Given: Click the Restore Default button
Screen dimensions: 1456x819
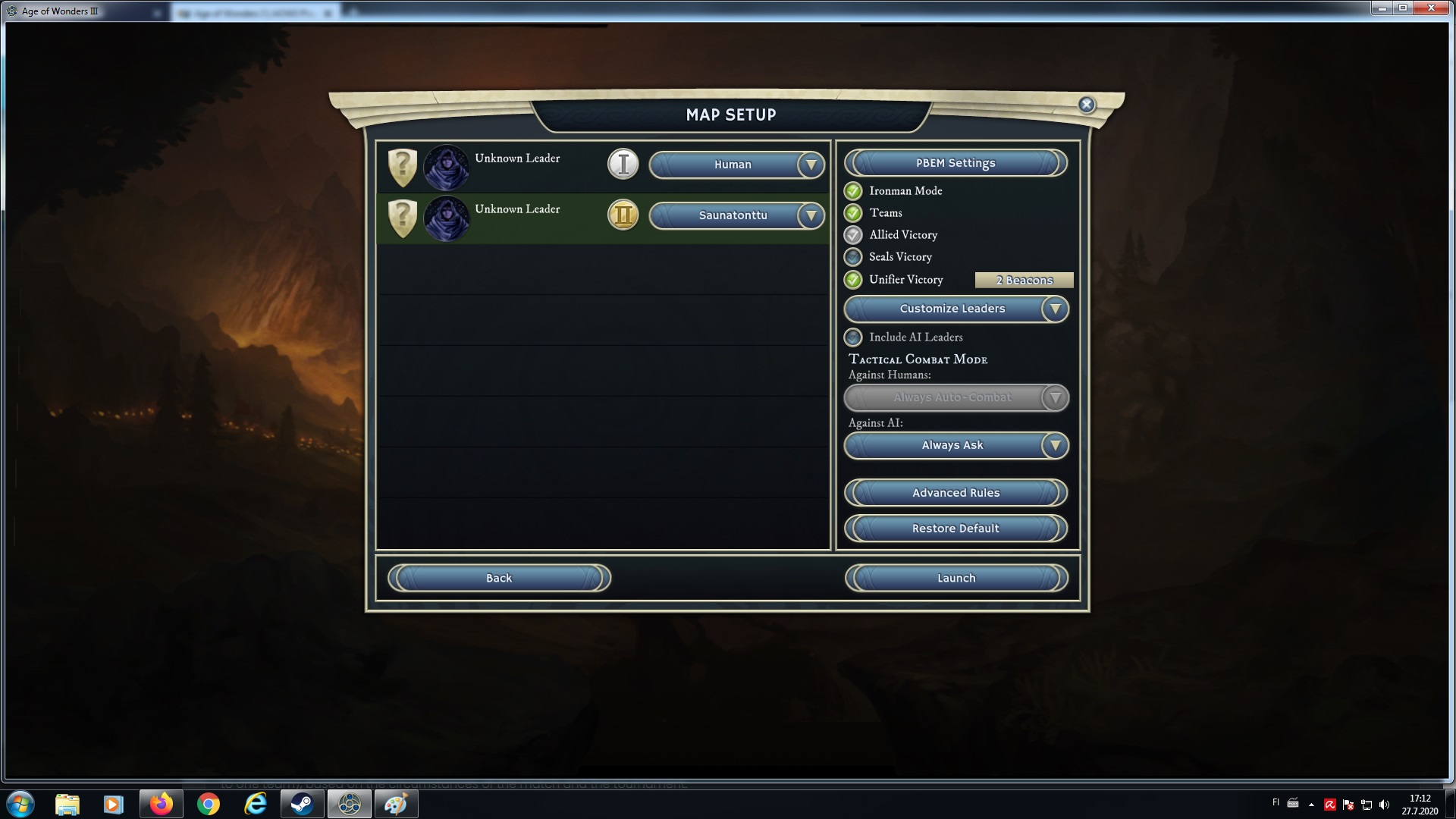Looking at the screenshot, I should pos(955,529).
